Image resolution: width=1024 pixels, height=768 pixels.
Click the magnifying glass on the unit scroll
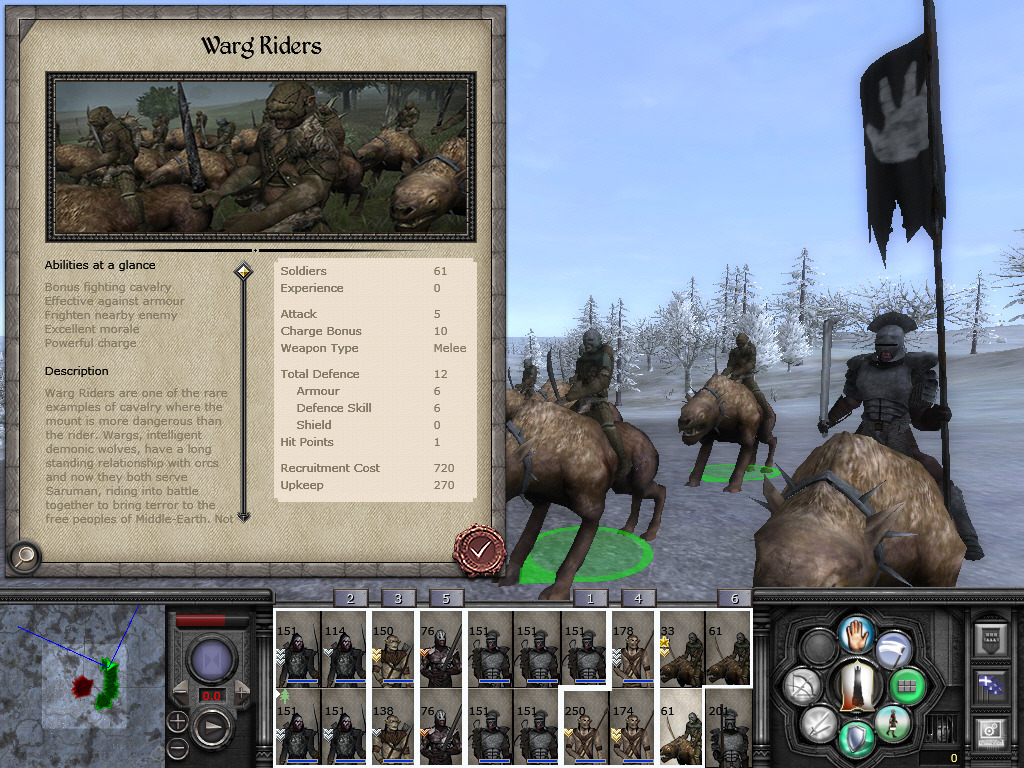pyautogui.click(x=24, y=556)
